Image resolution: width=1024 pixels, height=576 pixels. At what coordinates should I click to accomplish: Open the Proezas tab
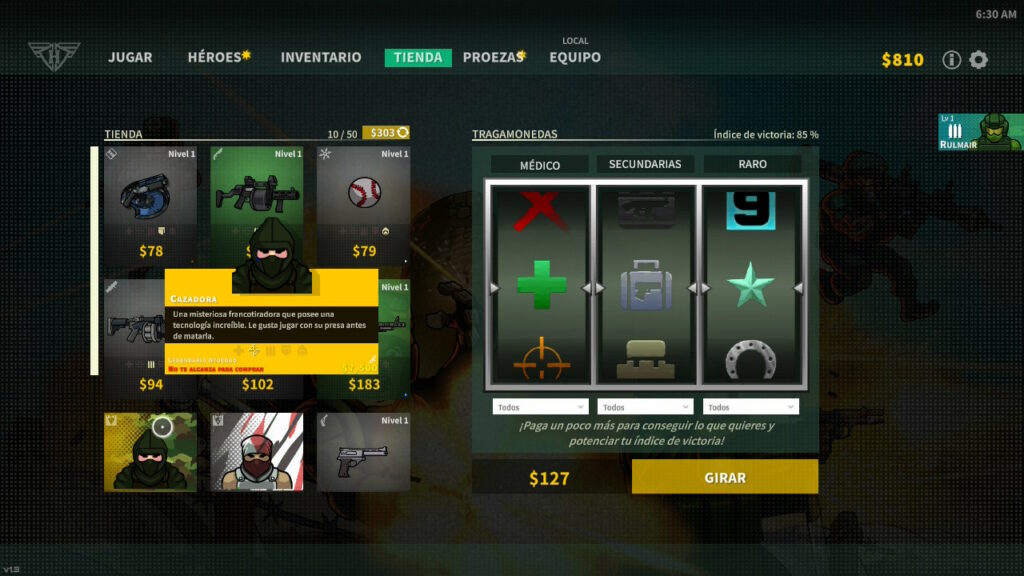[x=492, y=58]
